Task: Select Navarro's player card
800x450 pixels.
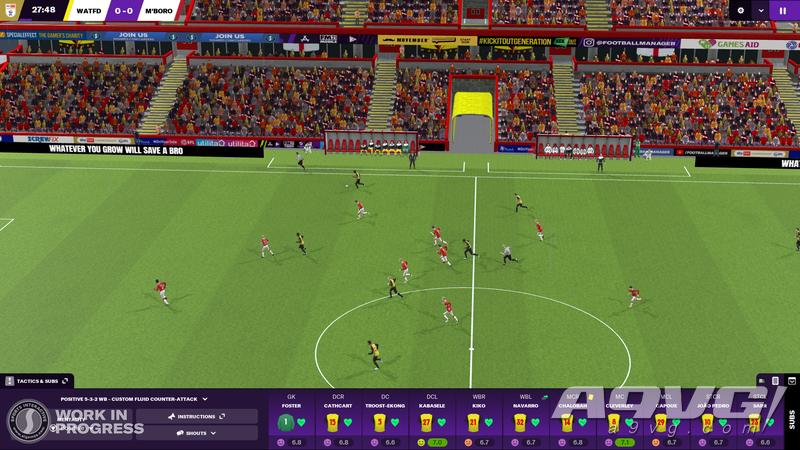Action: click(x=525, y=420)
